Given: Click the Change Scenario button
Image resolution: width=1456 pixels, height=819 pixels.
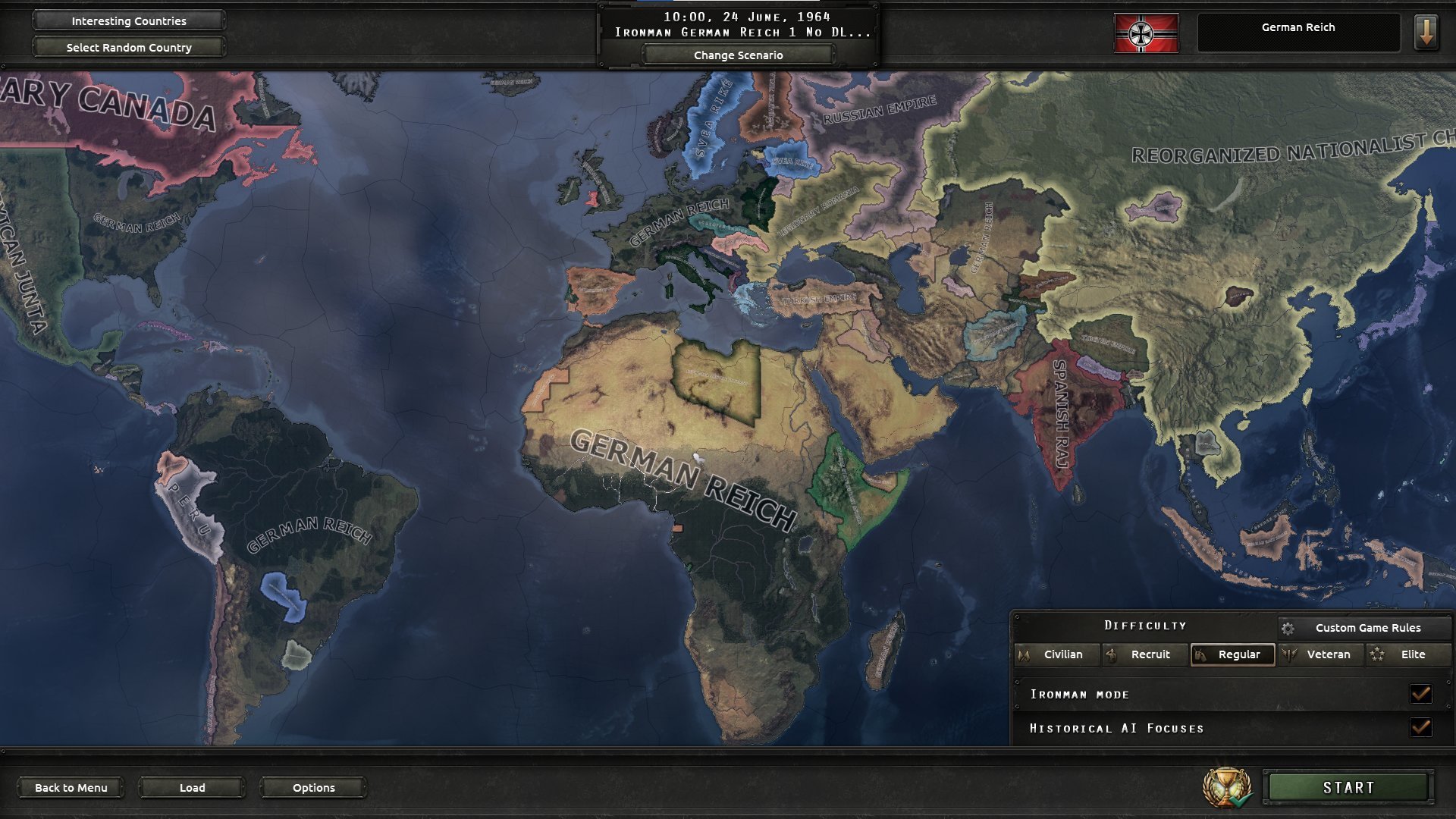Looking at the screenshot, I should click(738, 55).
